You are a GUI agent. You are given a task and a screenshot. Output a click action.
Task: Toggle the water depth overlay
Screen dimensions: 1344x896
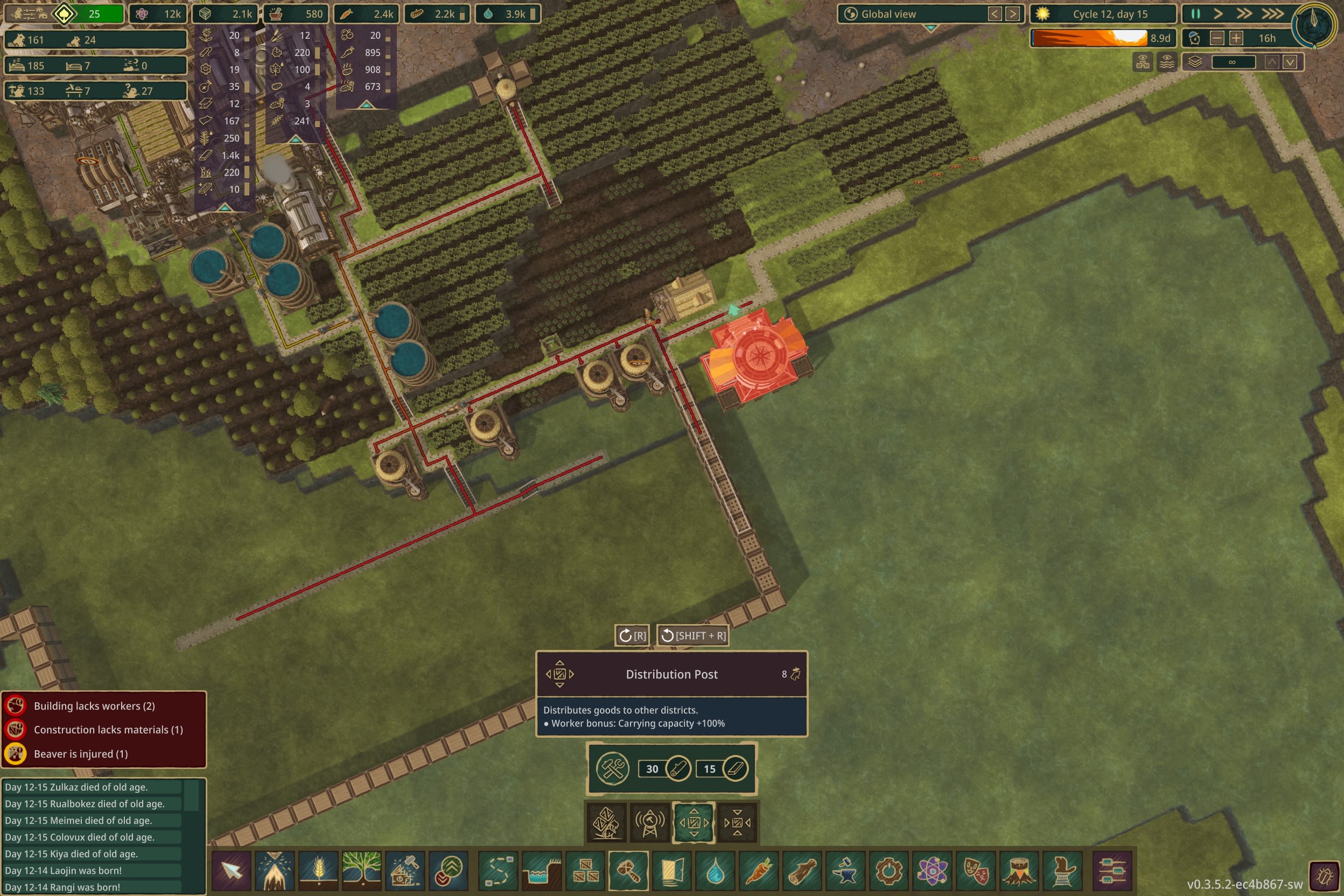pos(1167,63)
